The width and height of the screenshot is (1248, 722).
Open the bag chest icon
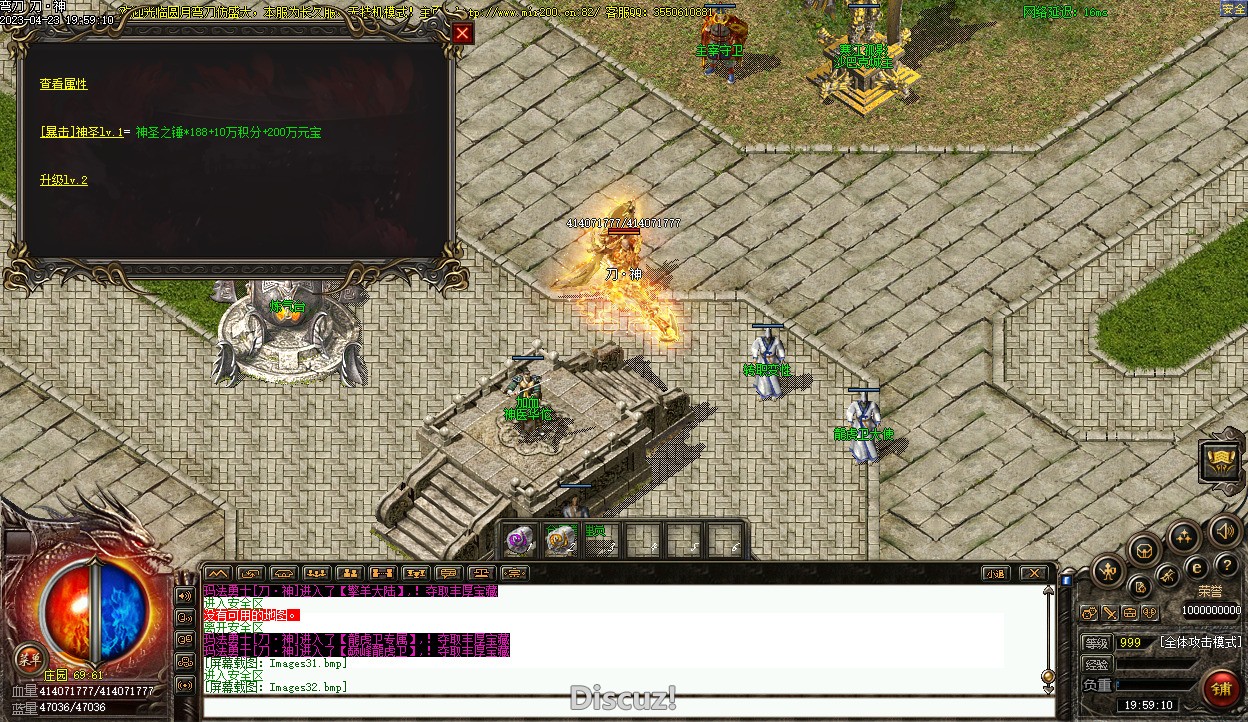[1144, 550]
